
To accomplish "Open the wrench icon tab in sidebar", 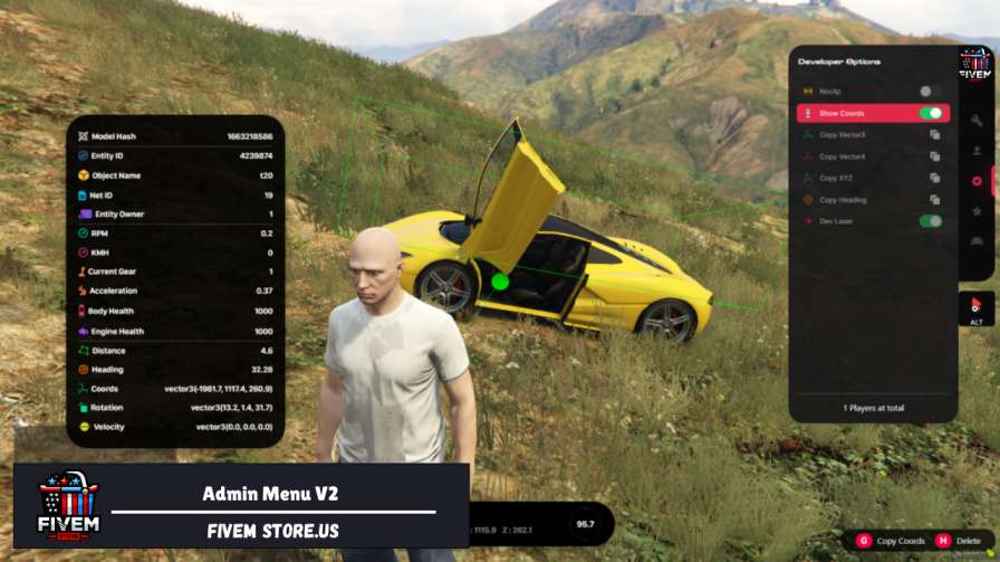I will pos(976,120).
